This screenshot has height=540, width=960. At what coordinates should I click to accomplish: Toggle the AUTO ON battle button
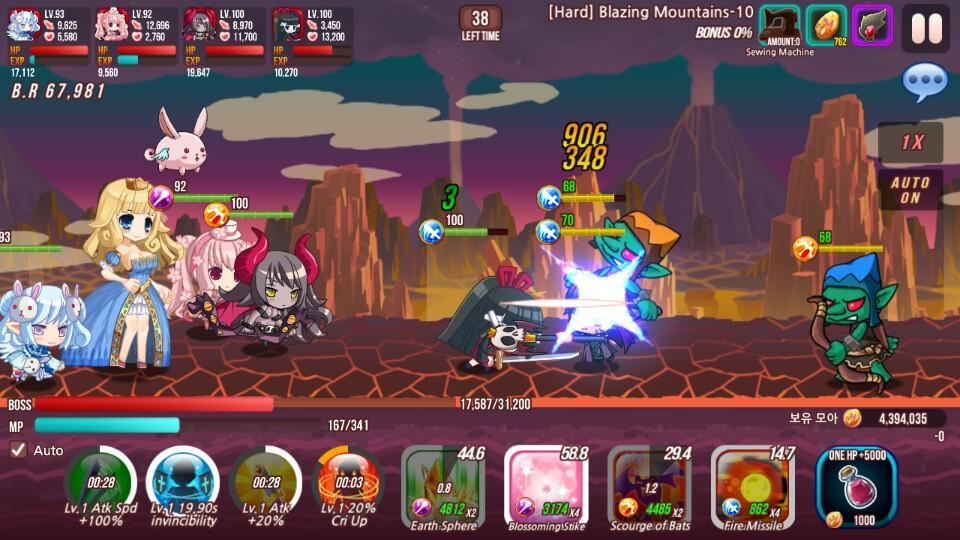click(910, 190)
